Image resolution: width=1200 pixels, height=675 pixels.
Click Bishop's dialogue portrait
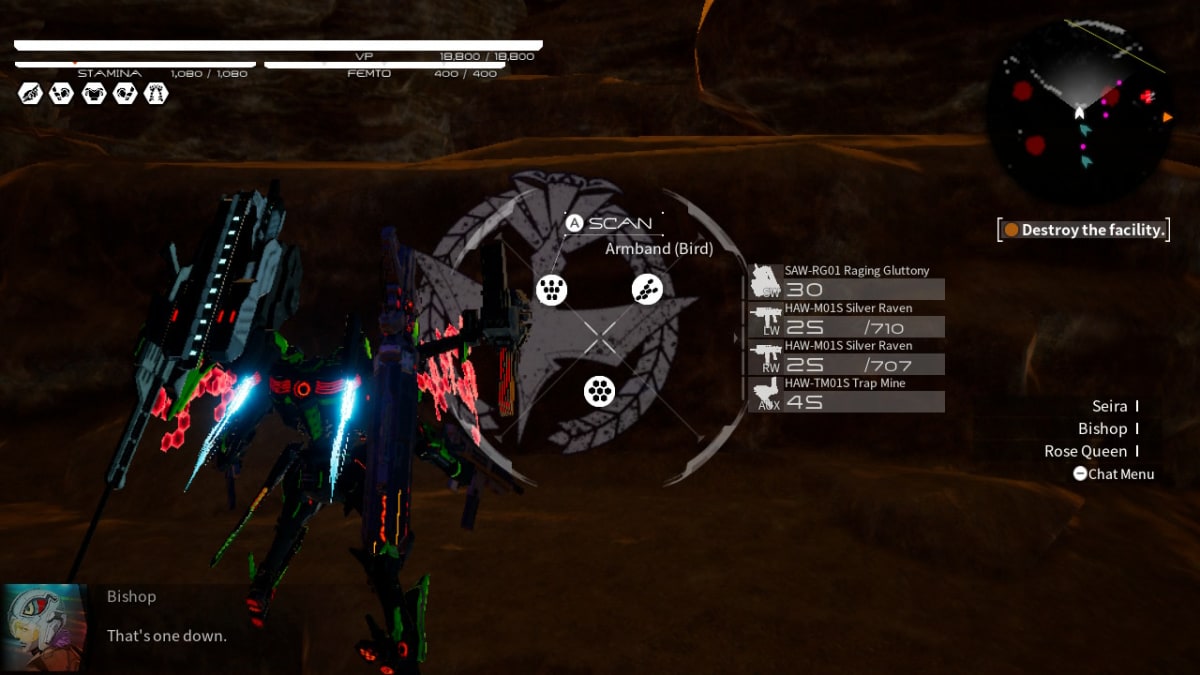point(44,627)
